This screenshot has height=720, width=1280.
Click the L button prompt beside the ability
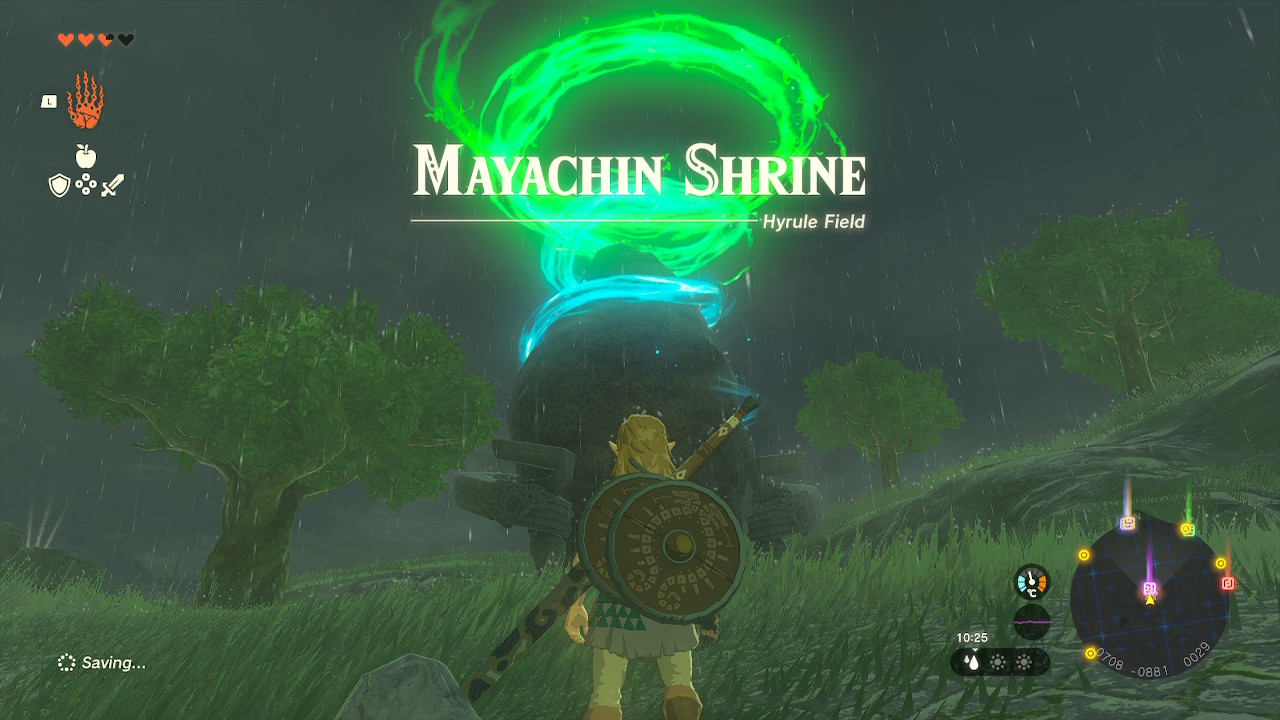(x=48, y=101)
